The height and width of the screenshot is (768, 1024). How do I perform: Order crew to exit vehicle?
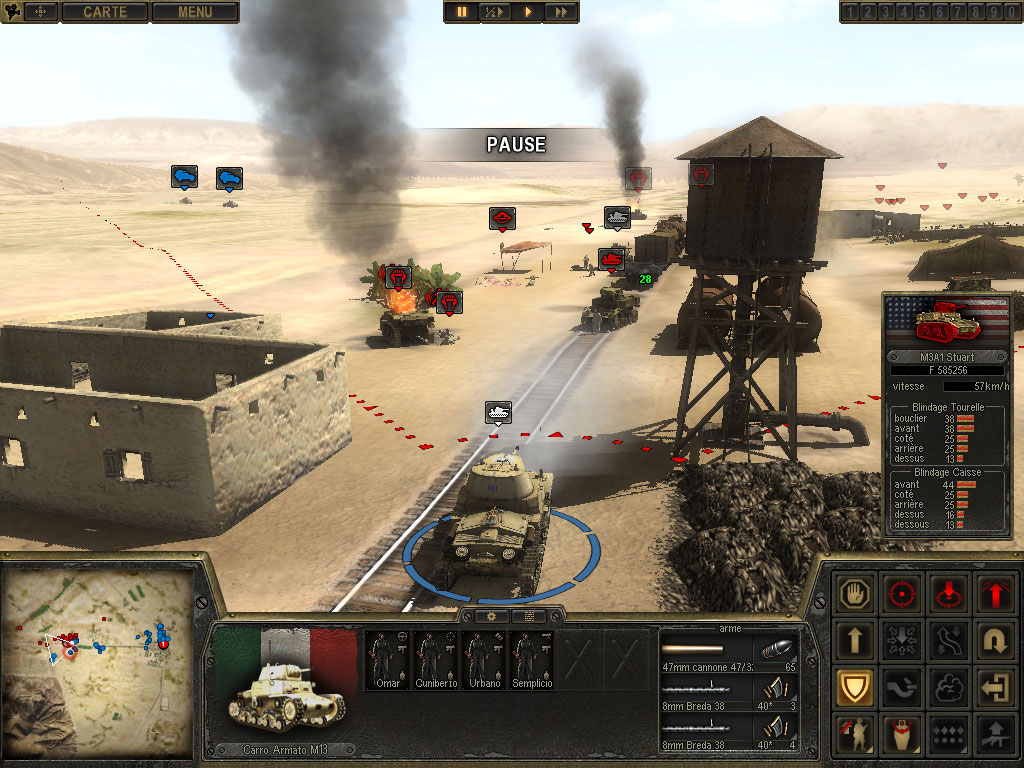(997, 688)
